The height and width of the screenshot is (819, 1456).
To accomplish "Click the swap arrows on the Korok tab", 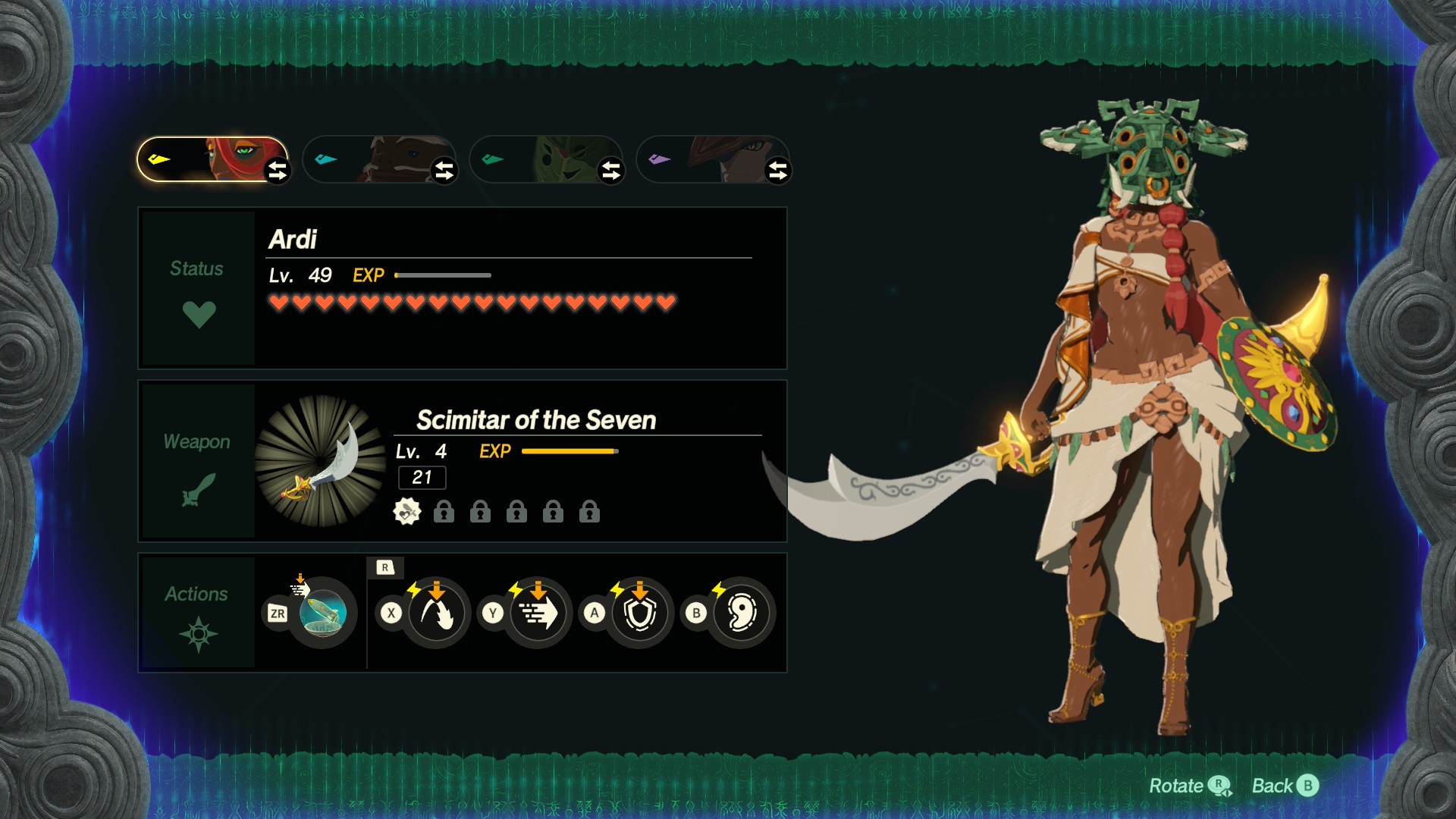I will click(x=611, y=171).
